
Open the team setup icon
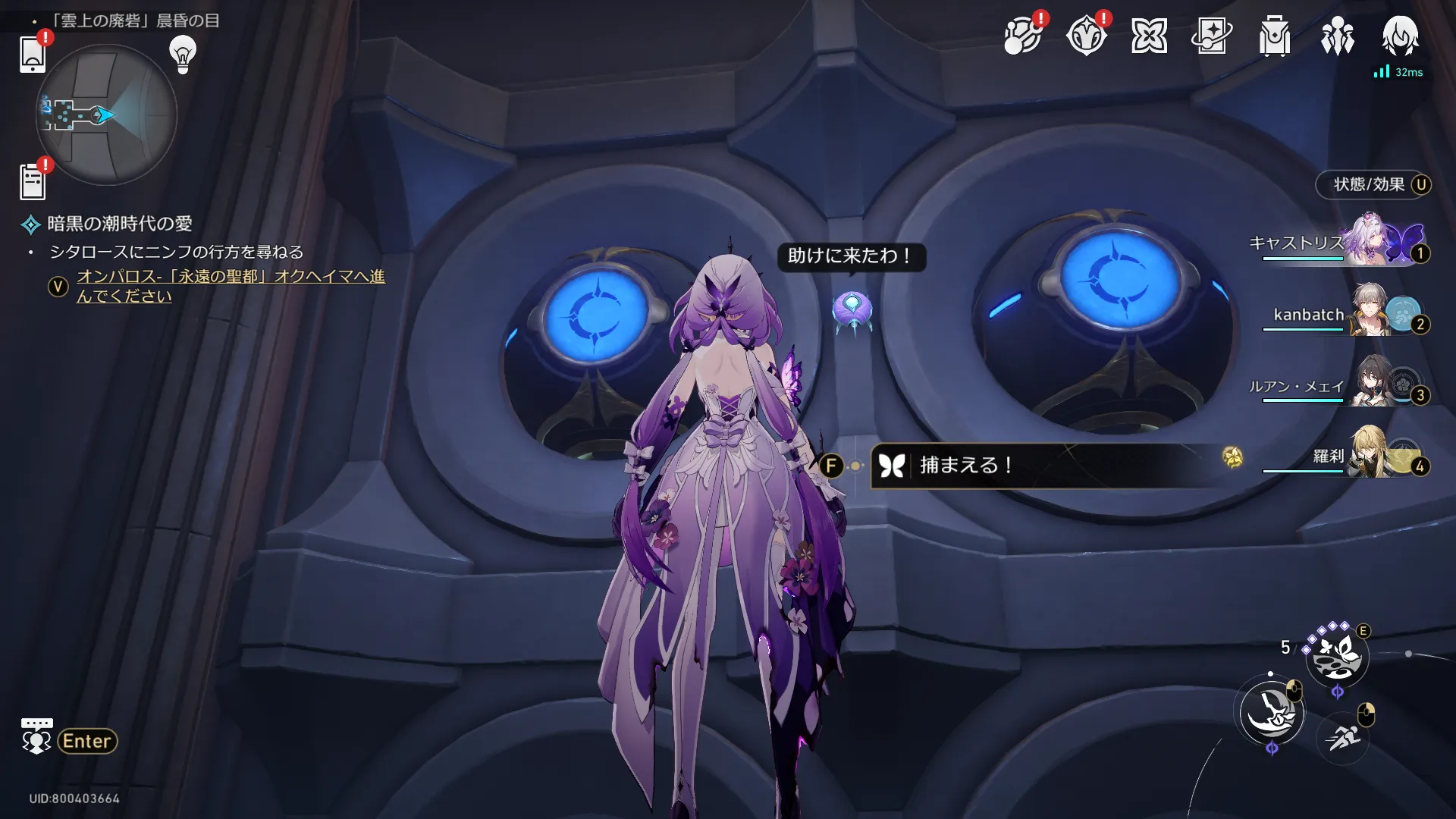(x=1337, y=36)
